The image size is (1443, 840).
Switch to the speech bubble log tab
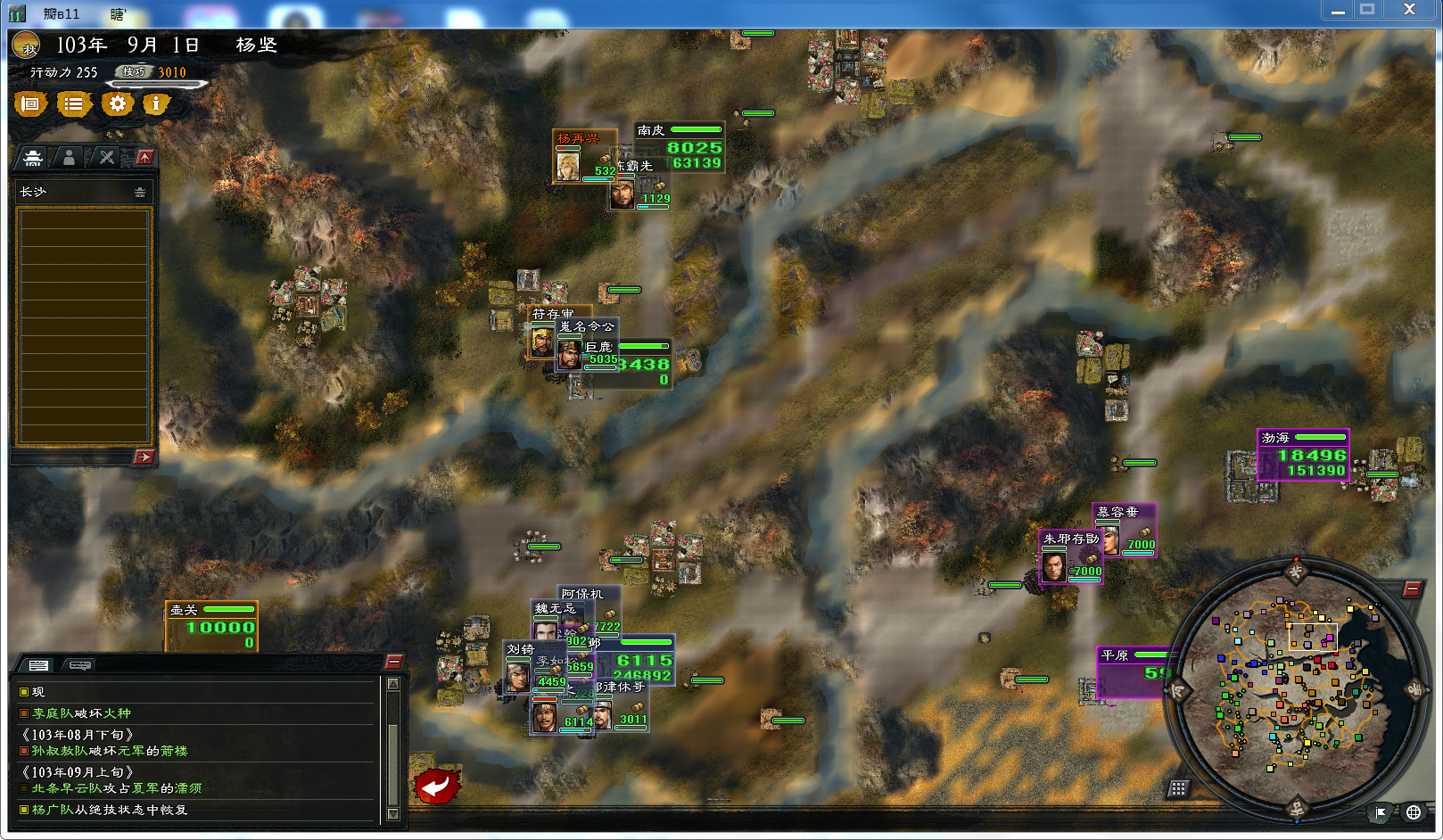click(x=79, y=665)
